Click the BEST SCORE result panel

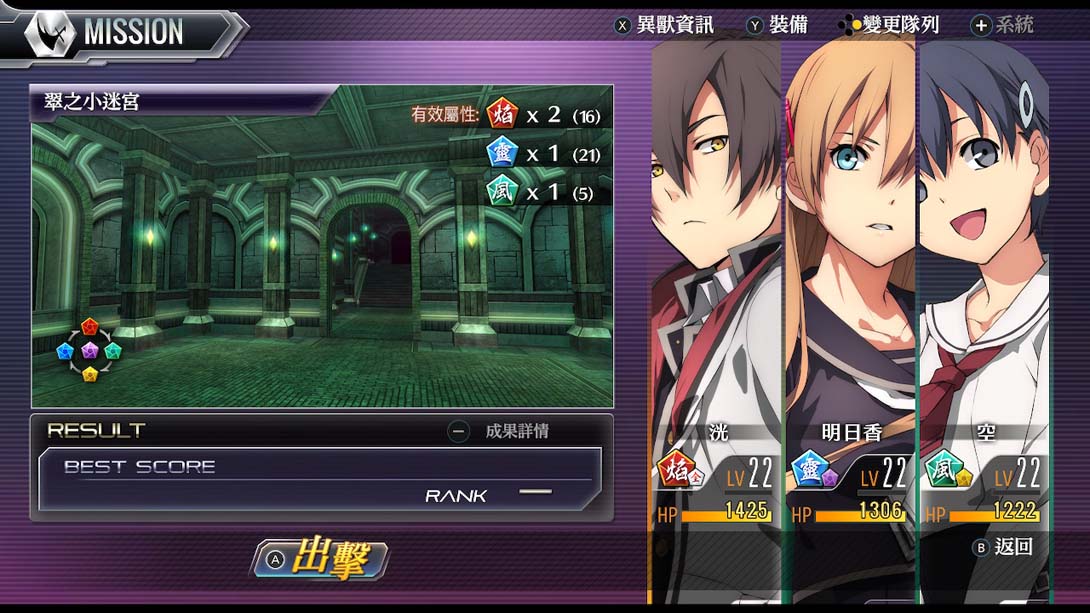click(320, 479)
